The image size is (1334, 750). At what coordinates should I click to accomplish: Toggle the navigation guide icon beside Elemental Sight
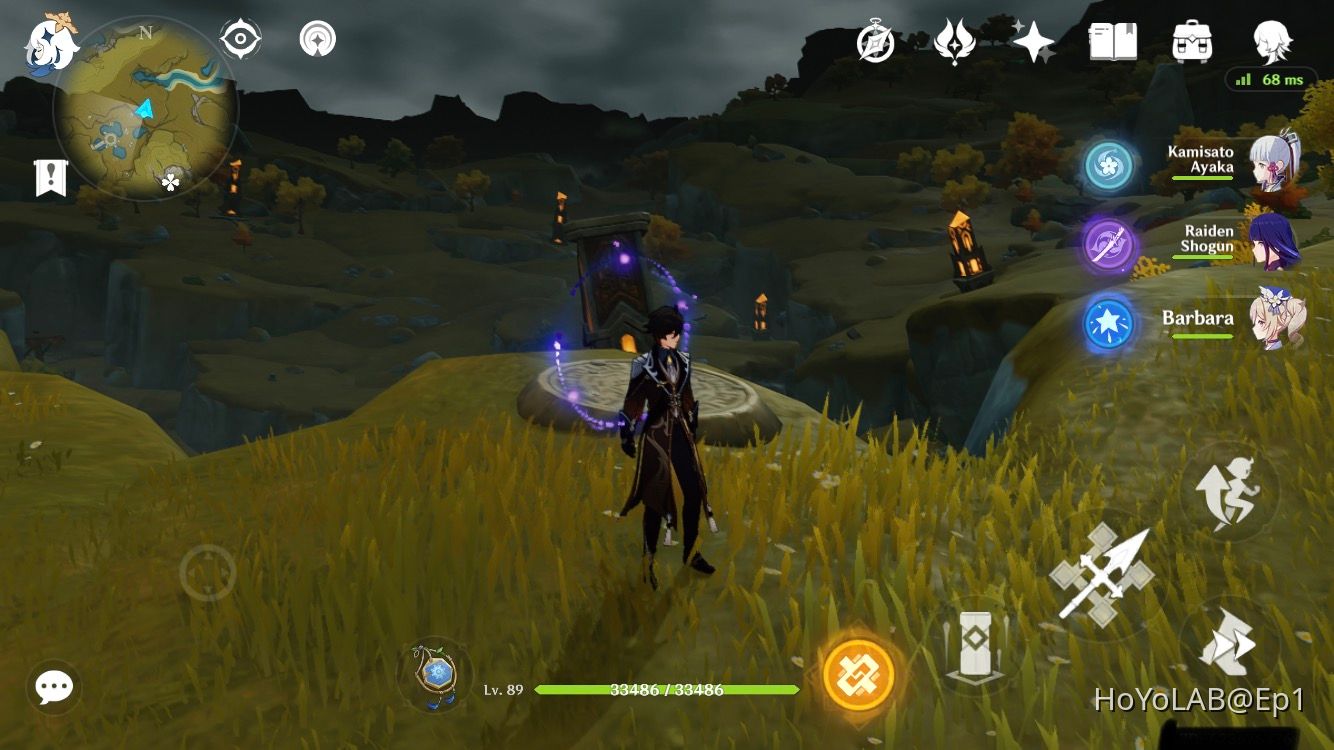tap(315, 39)
